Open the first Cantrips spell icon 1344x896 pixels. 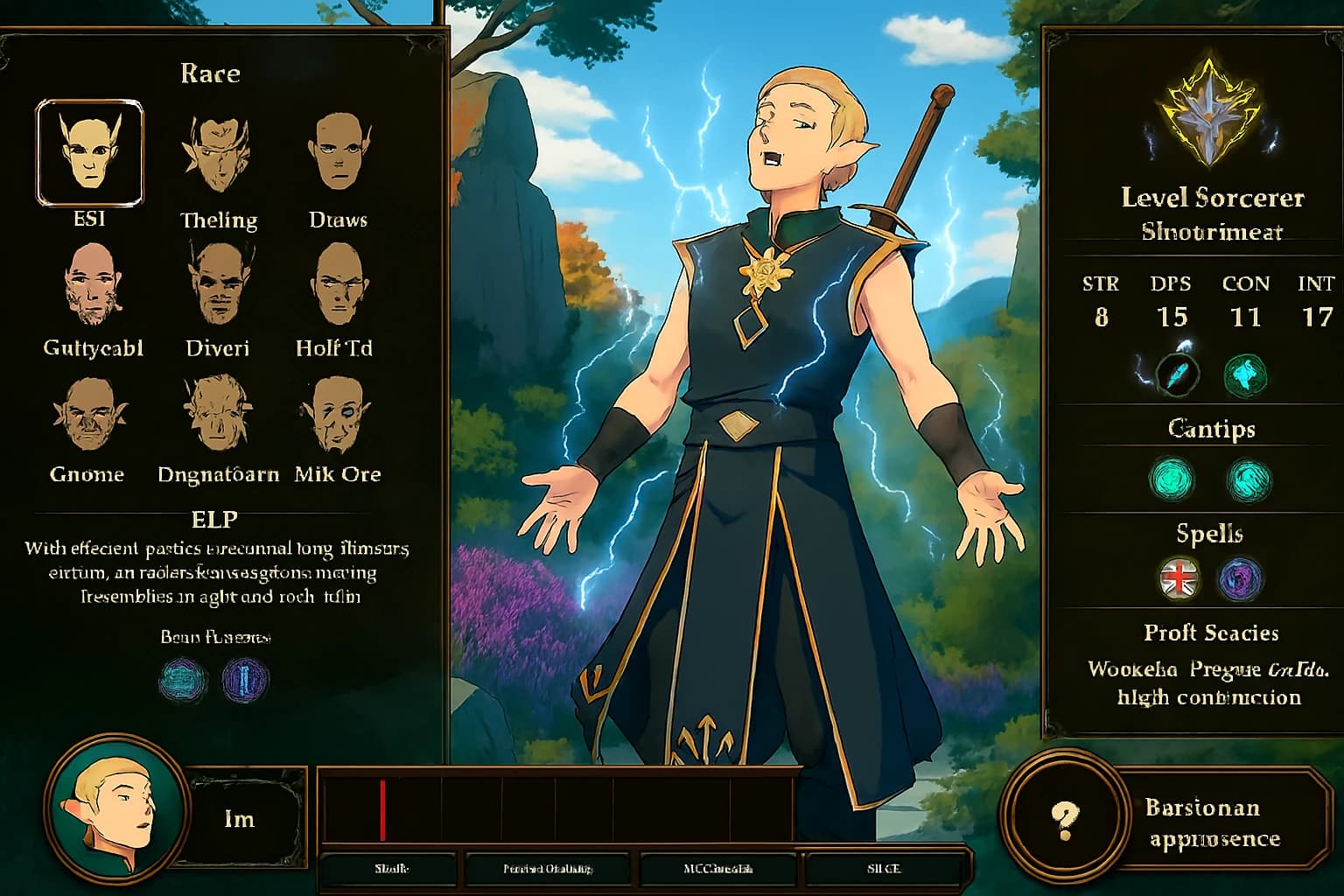point(1172,479)
